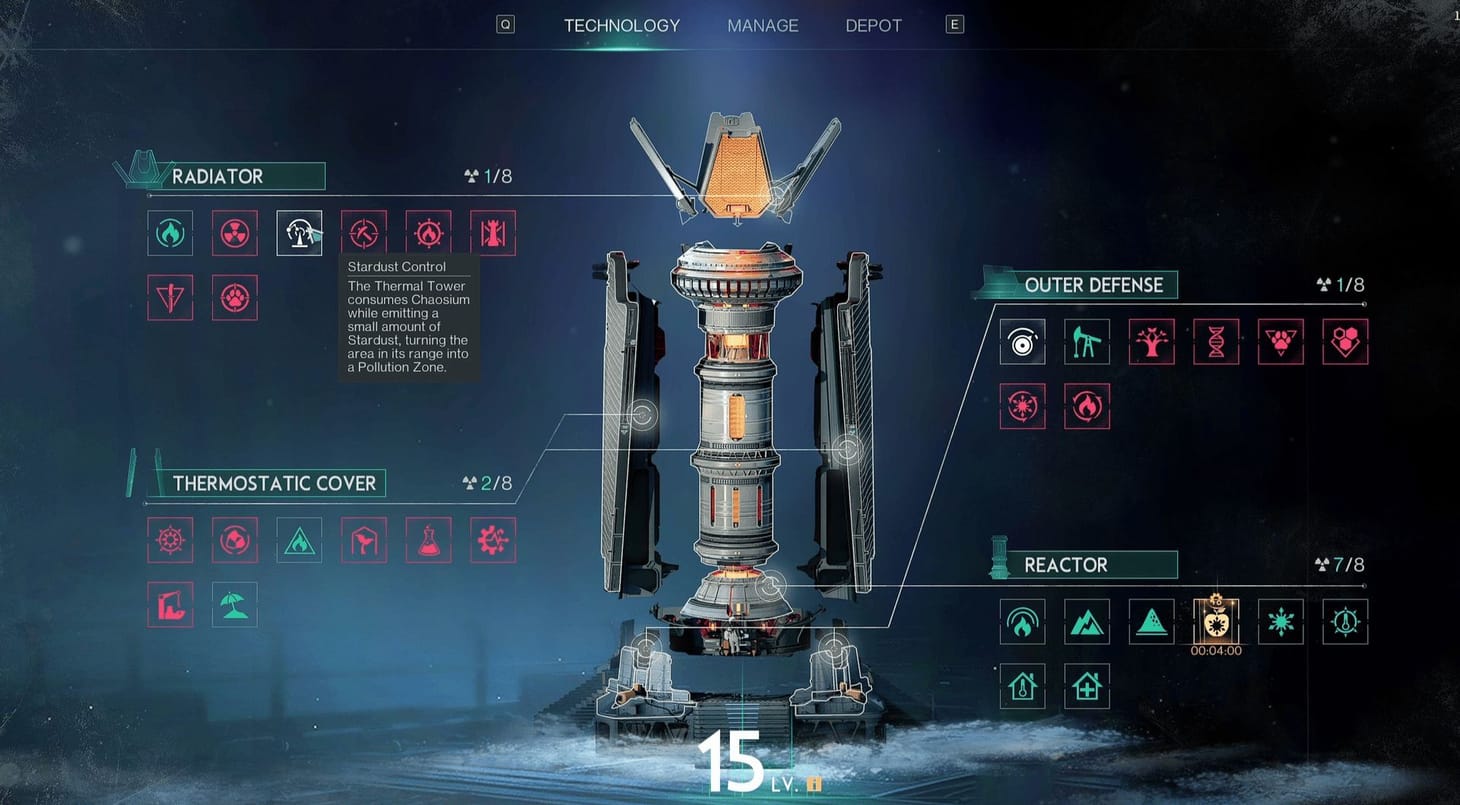Image resolution: width=1460 pixels, height=805 pixels.
Task: Enable the beach umbrella tech in Thermostatic Cover
Action: 234,604
